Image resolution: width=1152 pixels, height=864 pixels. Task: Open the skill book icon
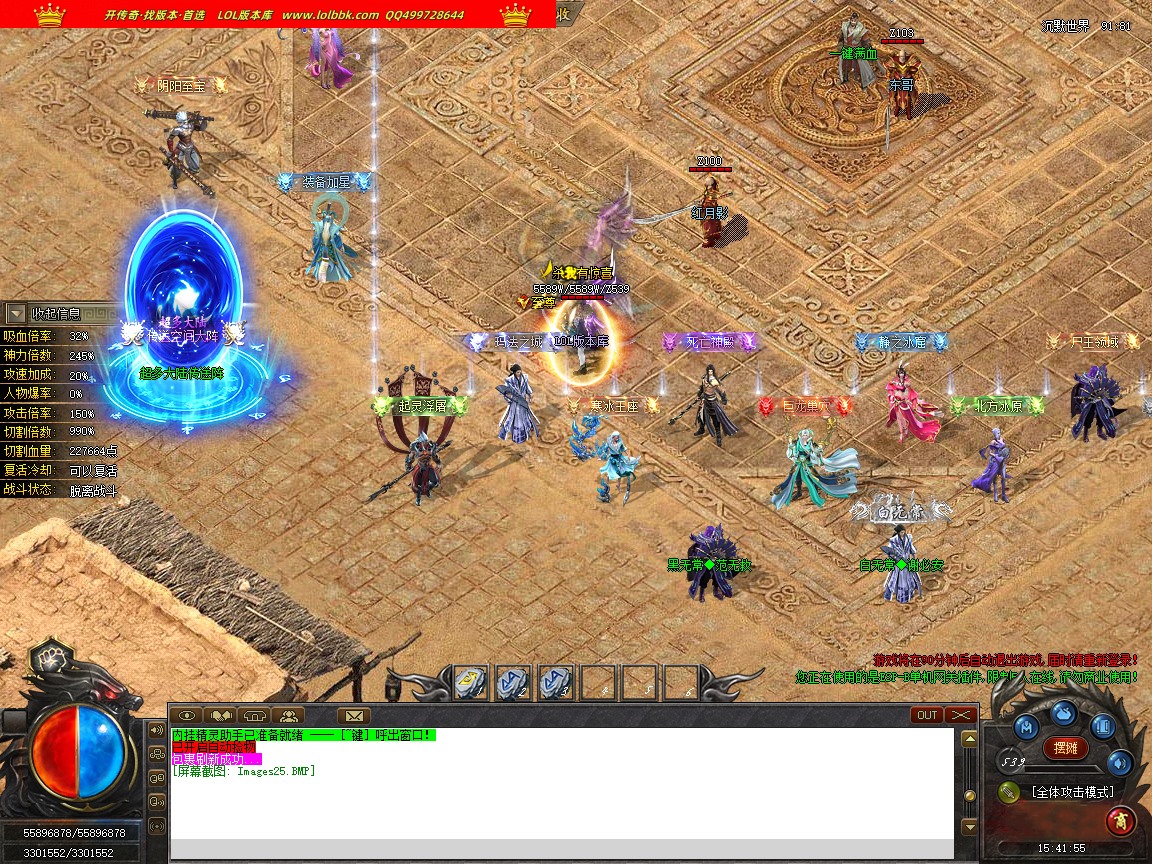[x=1102, y=726]
